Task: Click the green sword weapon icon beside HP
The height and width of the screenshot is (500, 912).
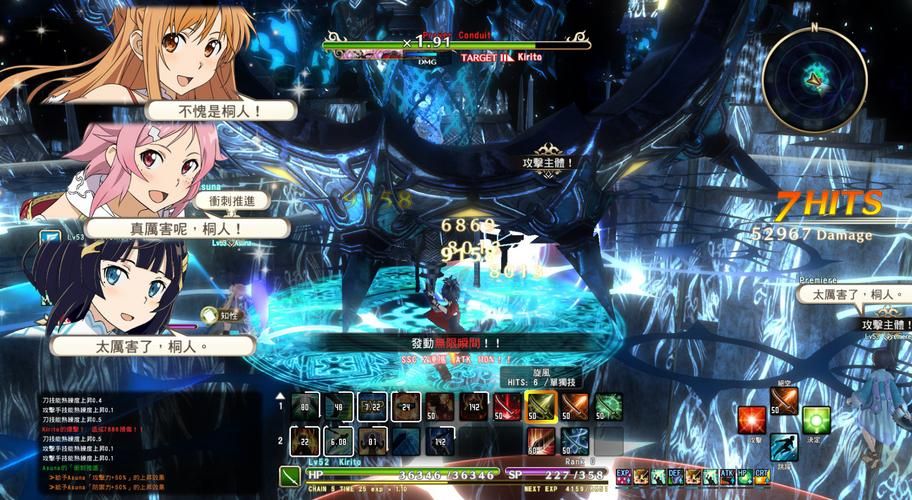Action: (x=291, y=474)
